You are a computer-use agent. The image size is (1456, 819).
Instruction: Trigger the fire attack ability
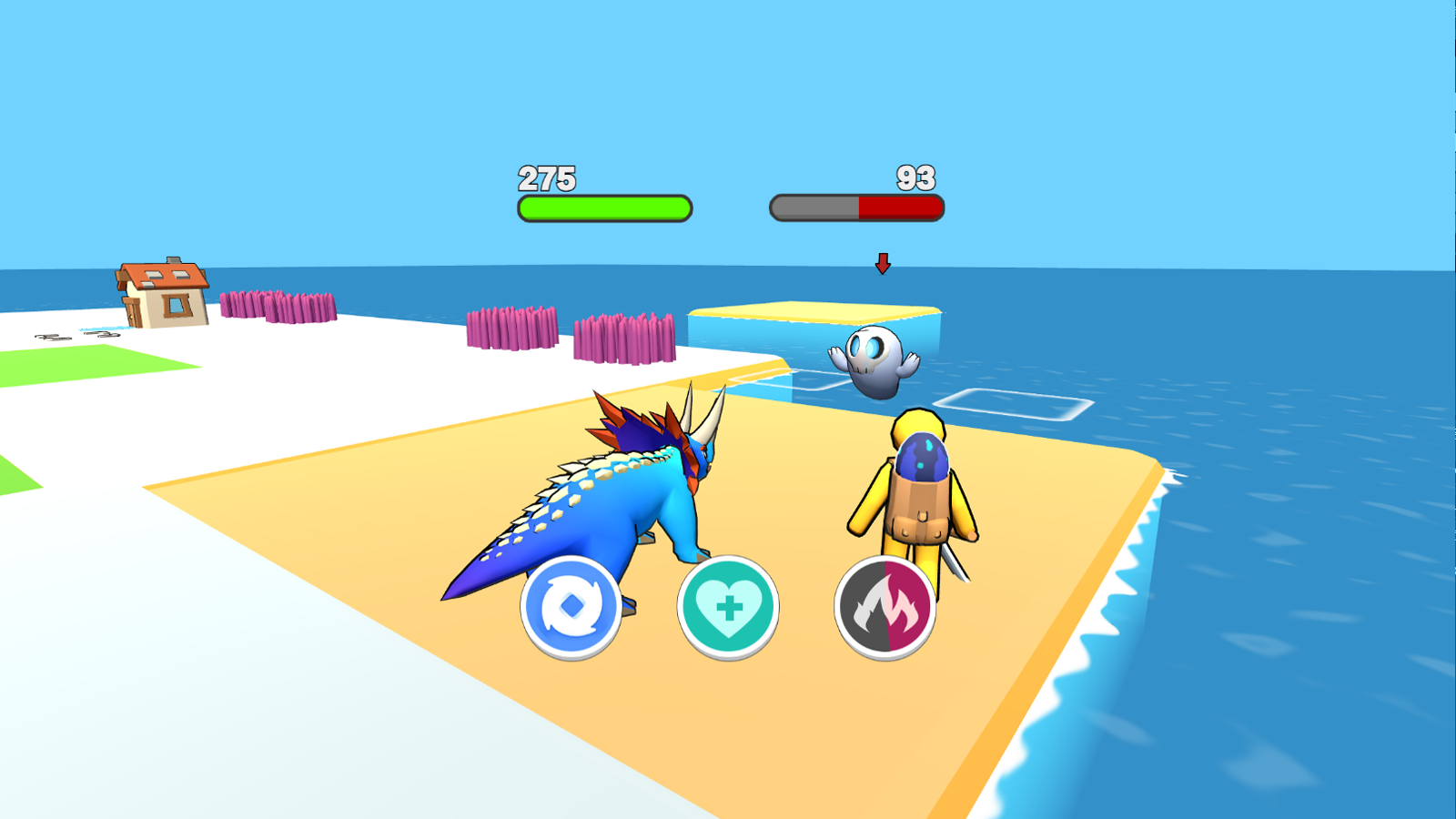pyautogui.click(x=883, y=606)
